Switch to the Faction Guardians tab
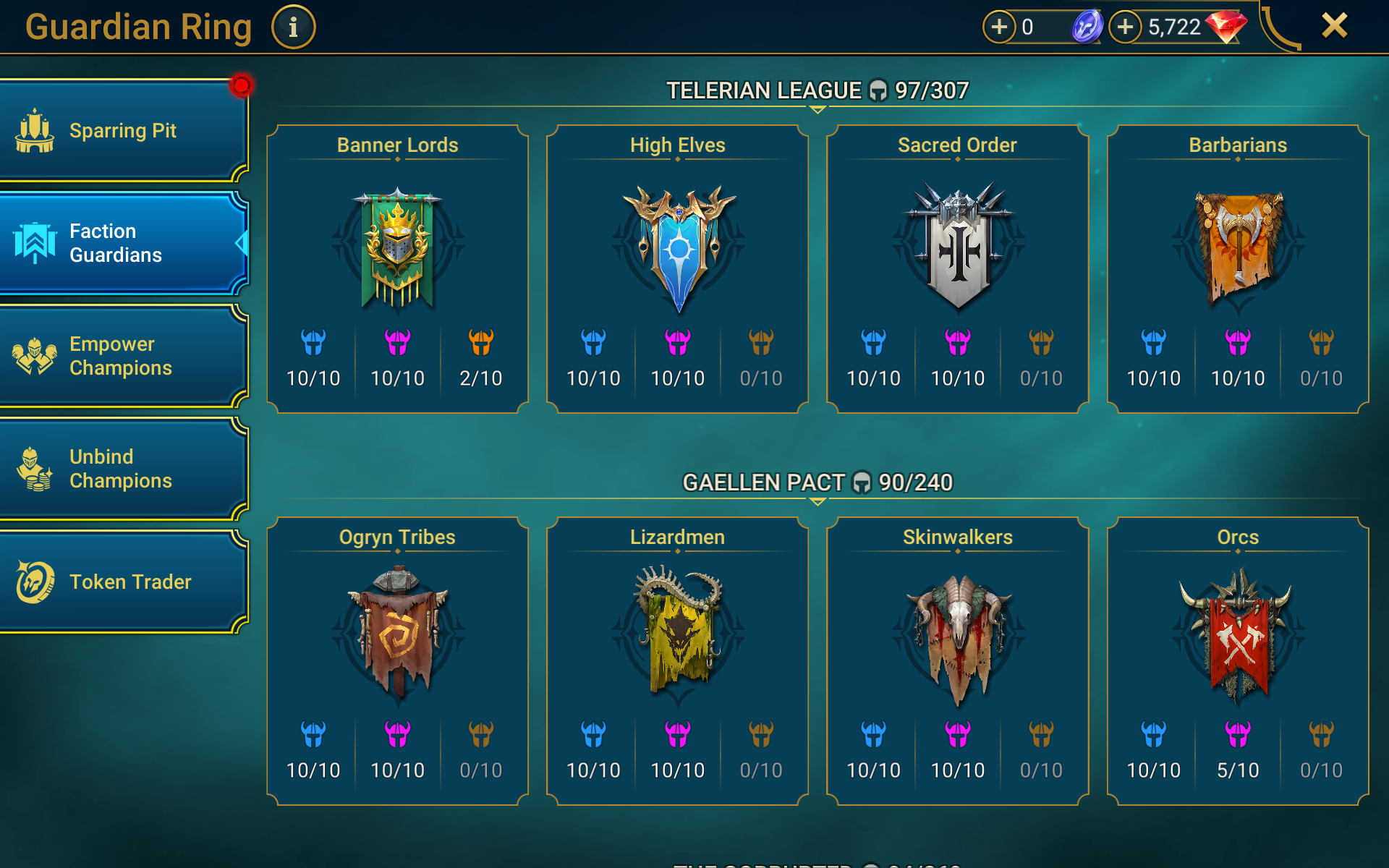 point(123,243)
